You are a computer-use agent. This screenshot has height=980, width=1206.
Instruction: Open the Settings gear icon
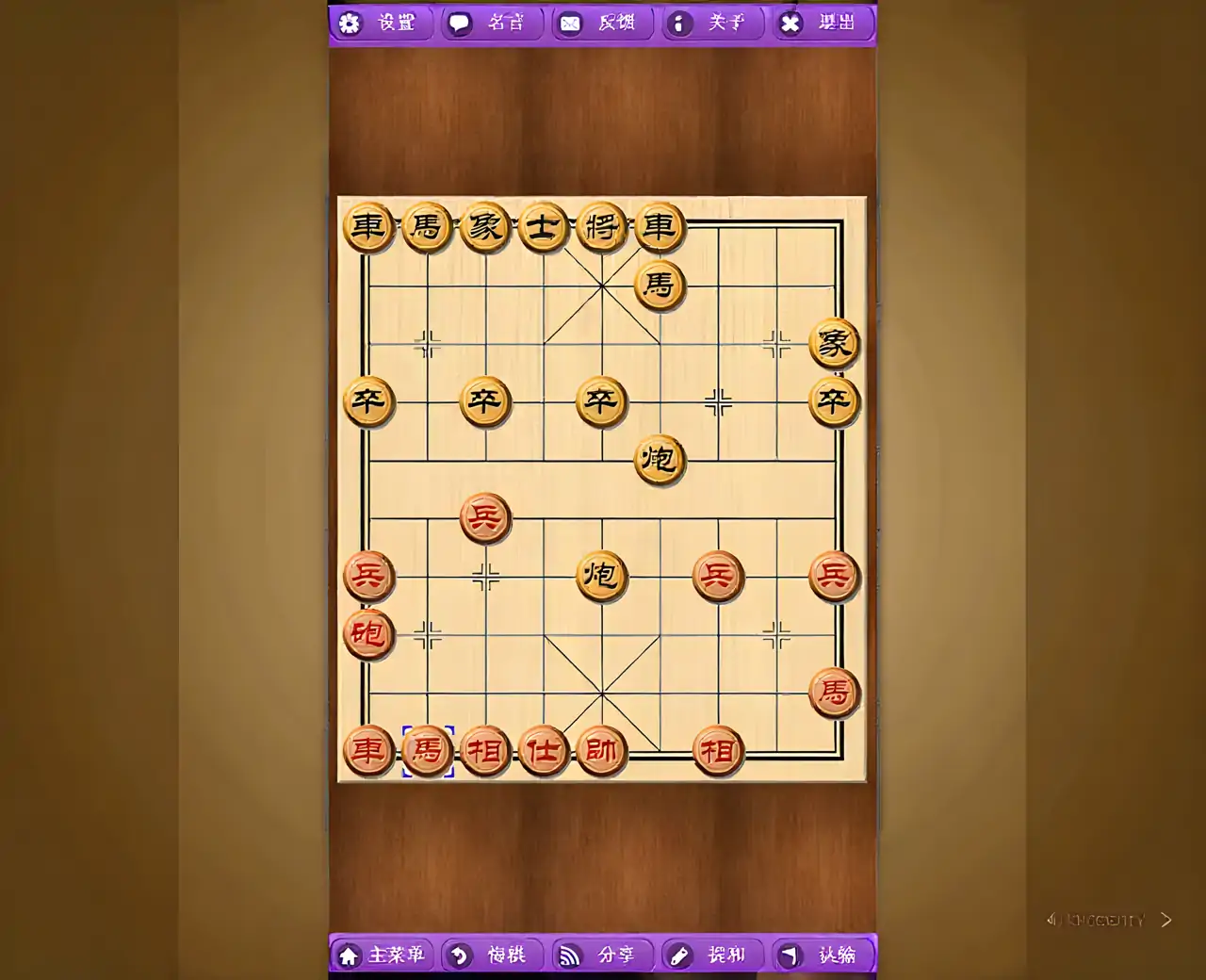click(x=350, y=23)
